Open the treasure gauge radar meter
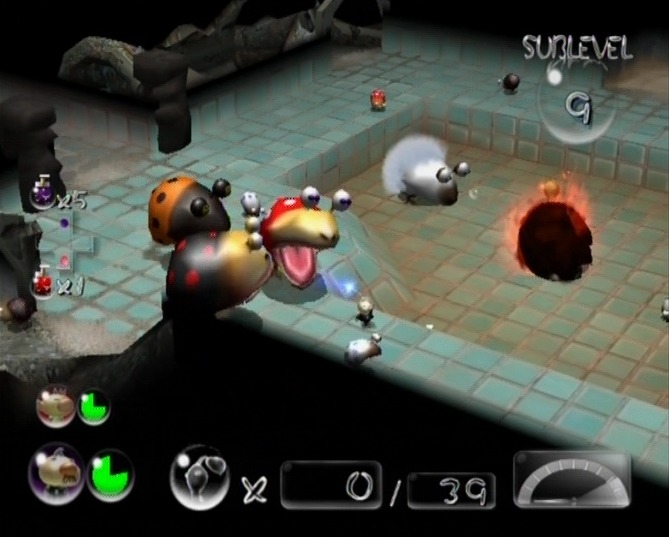 [x=571, y=480]
